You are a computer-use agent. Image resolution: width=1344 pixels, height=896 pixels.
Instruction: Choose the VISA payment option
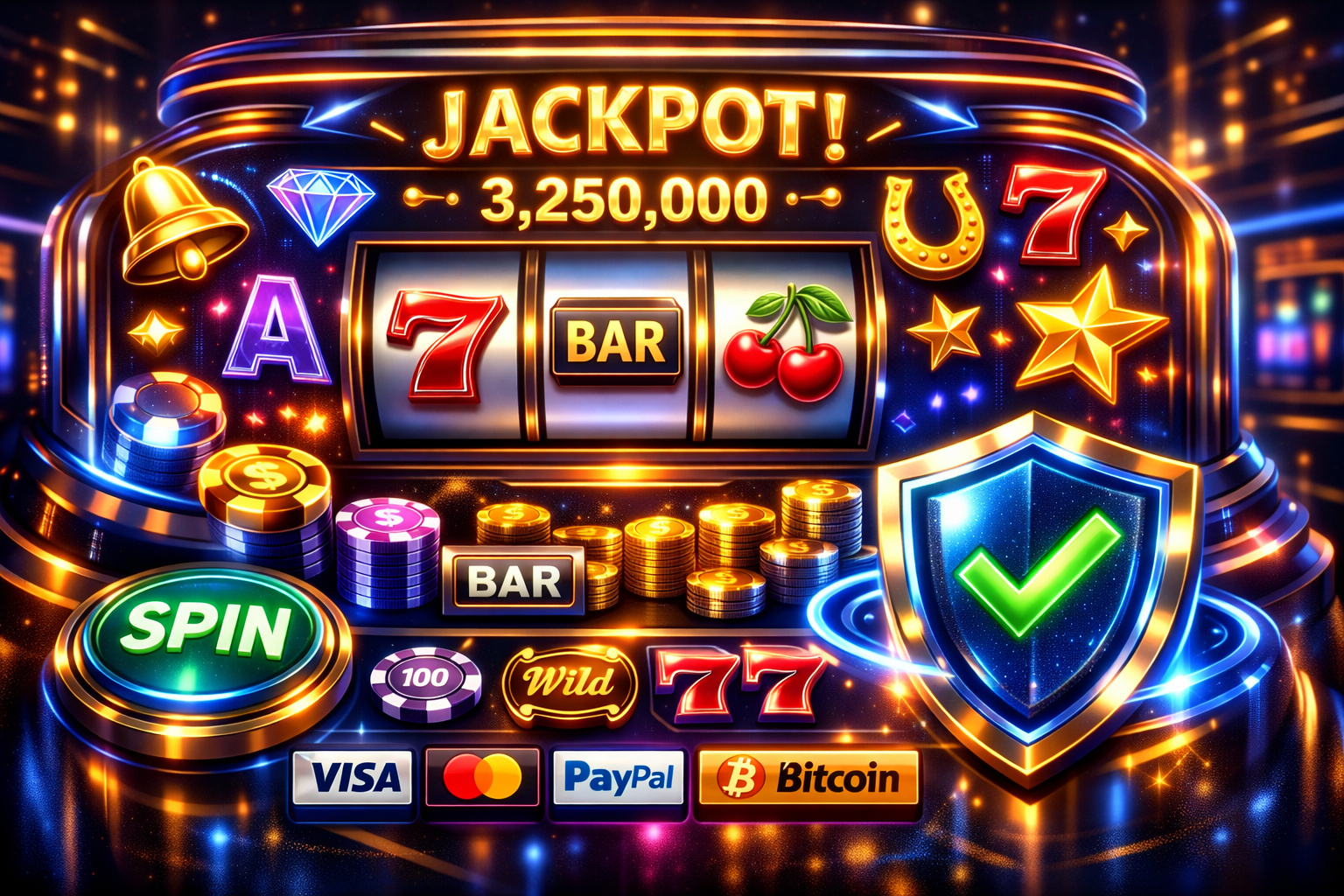click(353, 776)
